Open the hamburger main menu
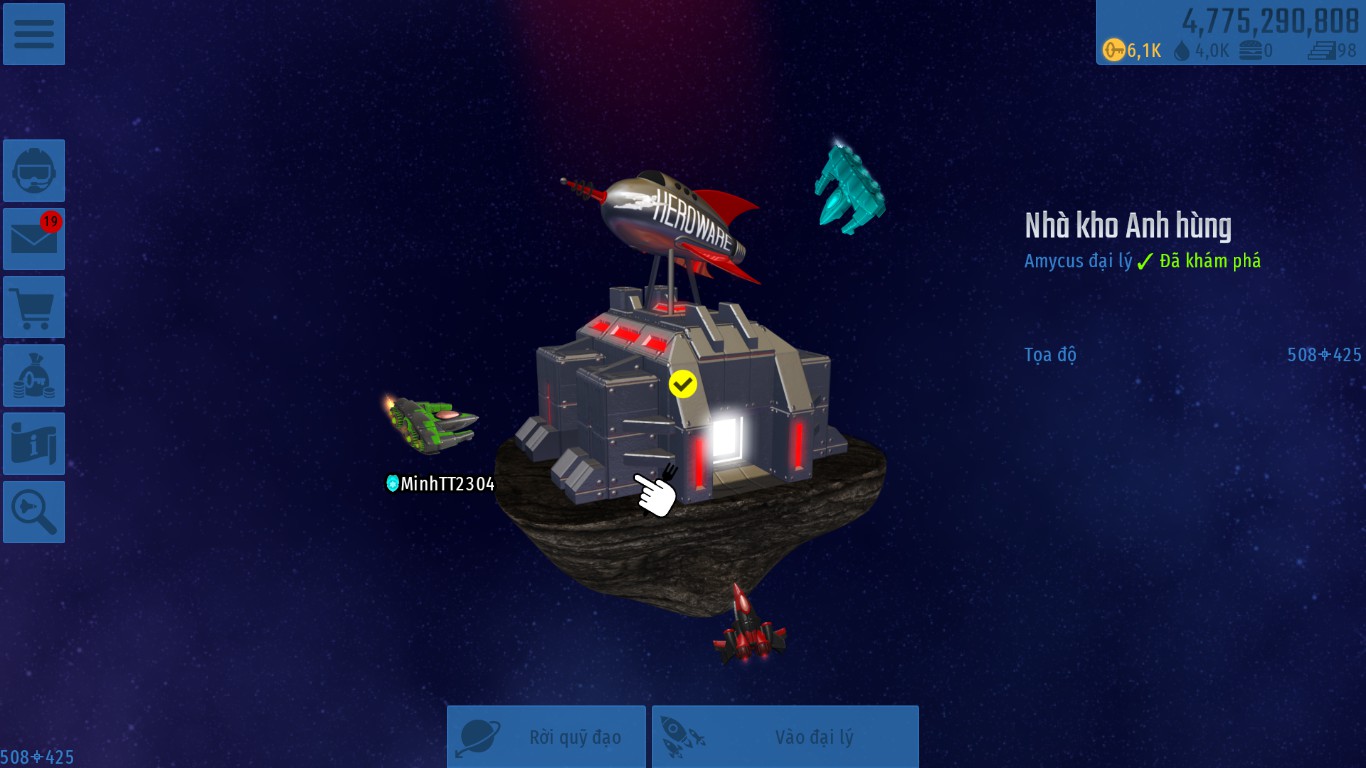 point(34,34)
